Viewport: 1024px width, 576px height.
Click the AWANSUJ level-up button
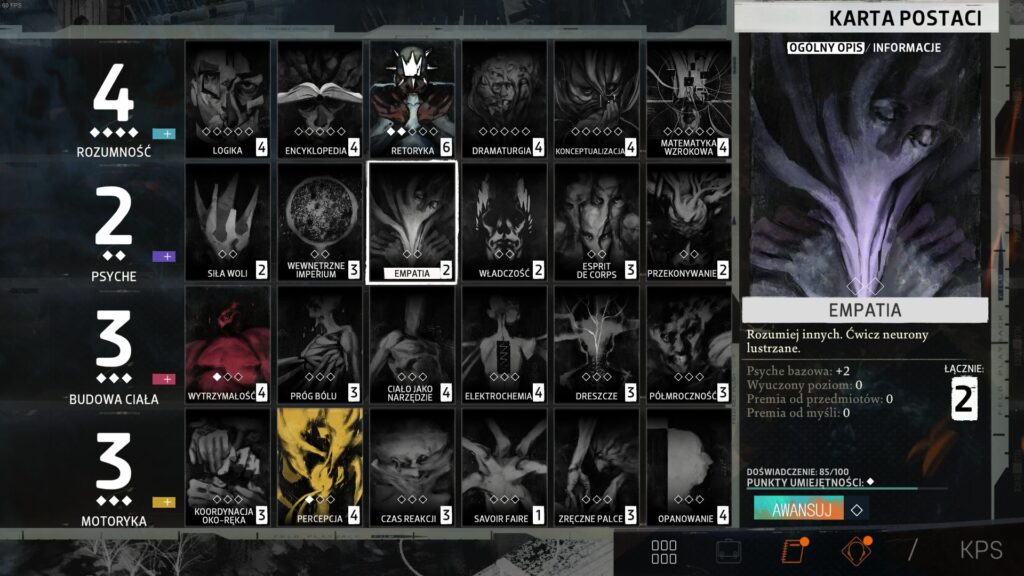(x=793, y=508)
